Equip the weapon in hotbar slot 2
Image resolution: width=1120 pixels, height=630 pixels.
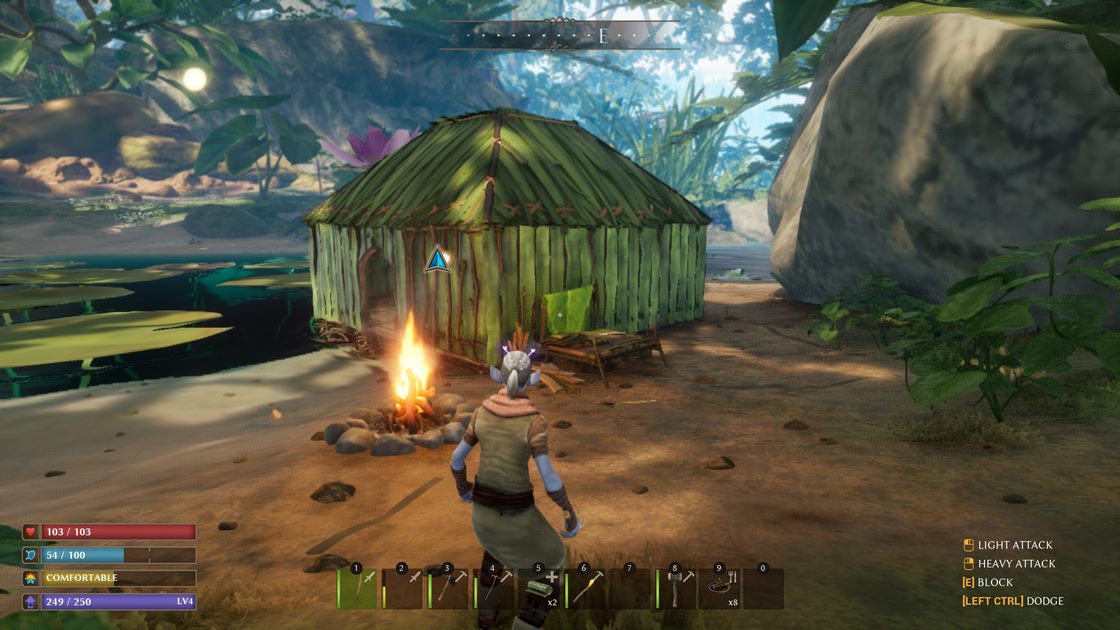pos(403,588)
